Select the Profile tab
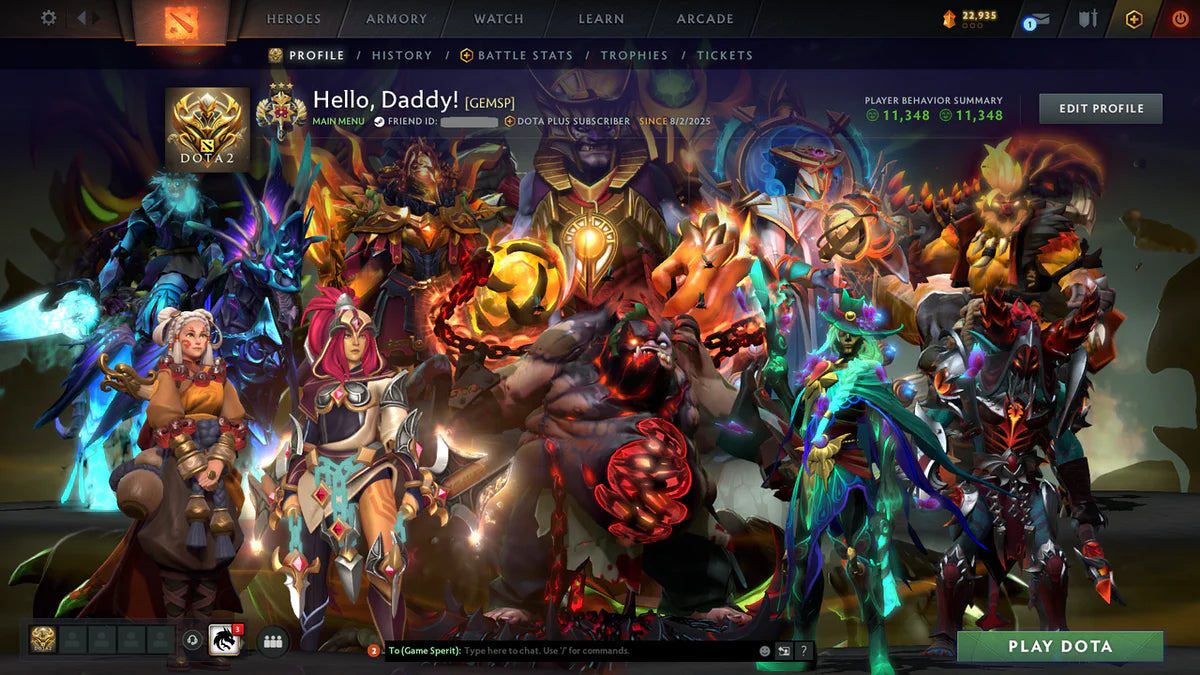The height and width of the screenshot is (675, 1200). pos(316,55)
